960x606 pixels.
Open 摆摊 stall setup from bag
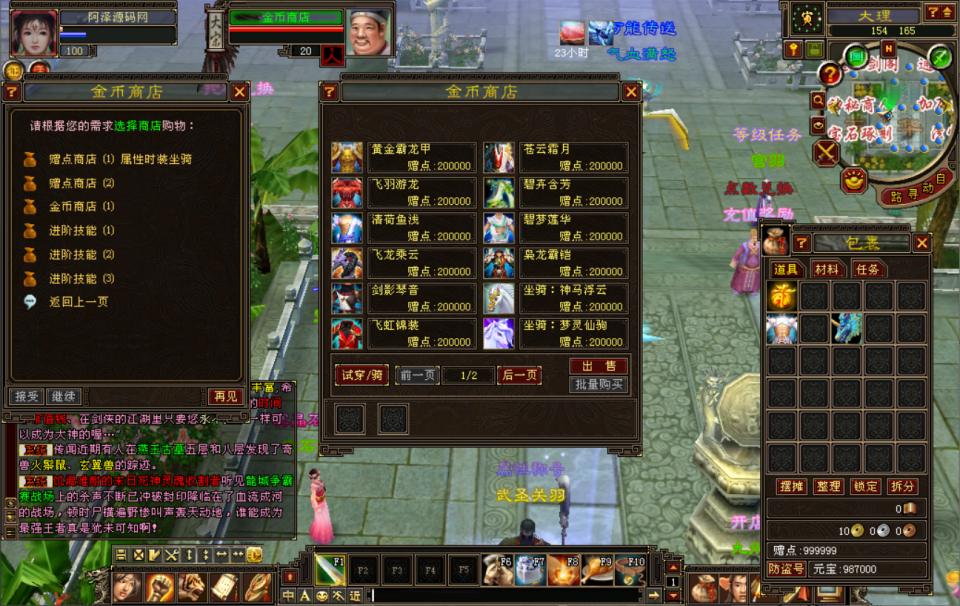[791, 486]
